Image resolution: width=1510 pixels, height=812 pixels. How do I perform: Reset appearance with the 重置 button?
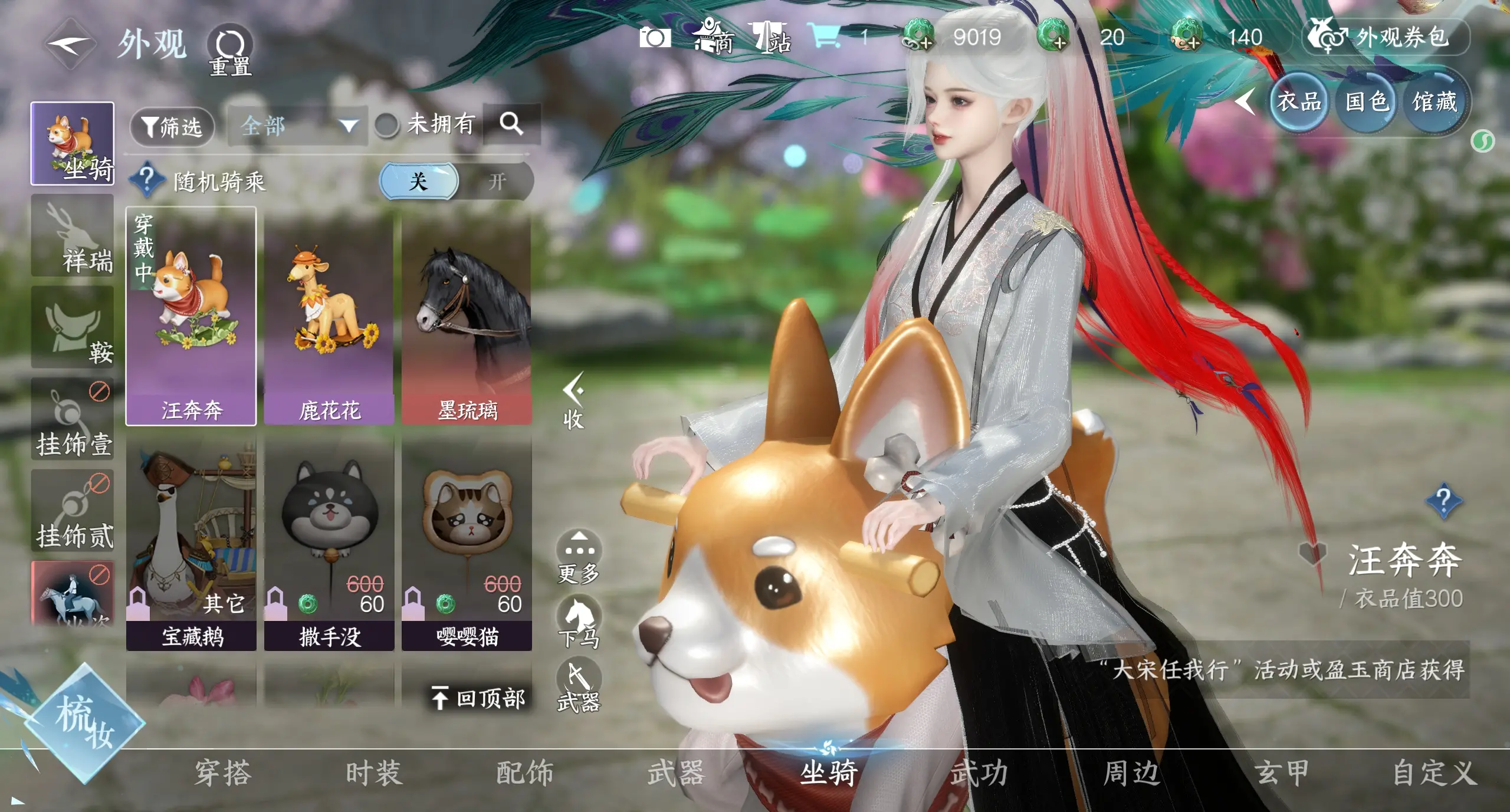pos(230,50)
